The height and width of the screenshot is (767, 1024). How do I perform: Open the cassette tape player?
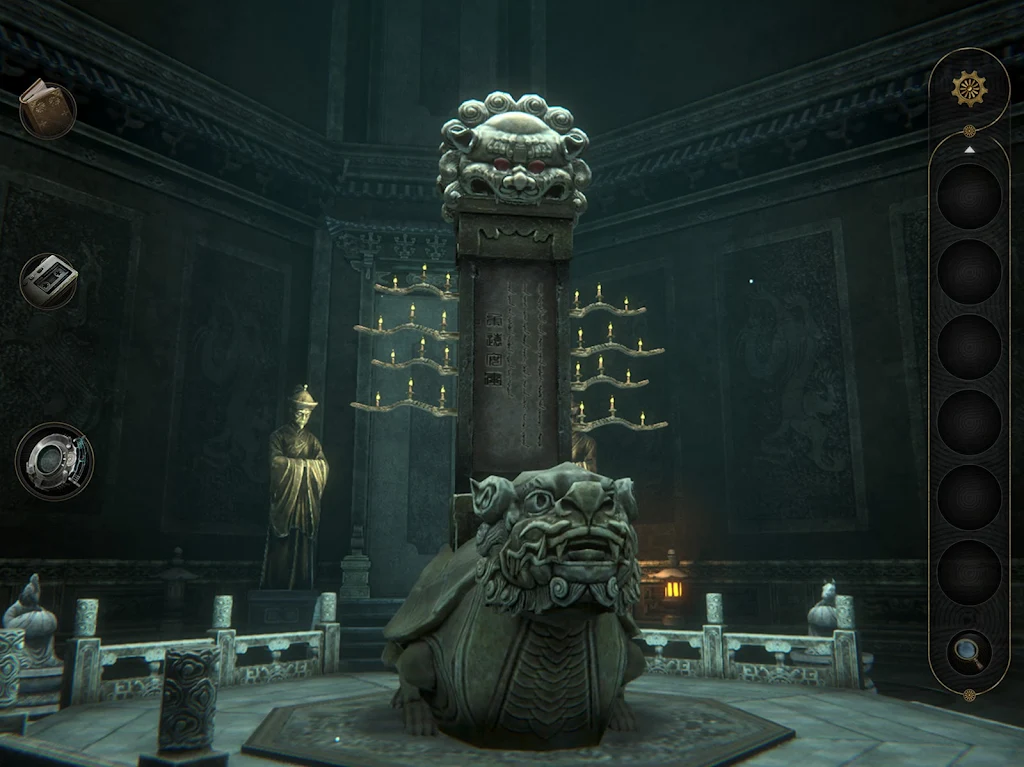pos(48,280)
